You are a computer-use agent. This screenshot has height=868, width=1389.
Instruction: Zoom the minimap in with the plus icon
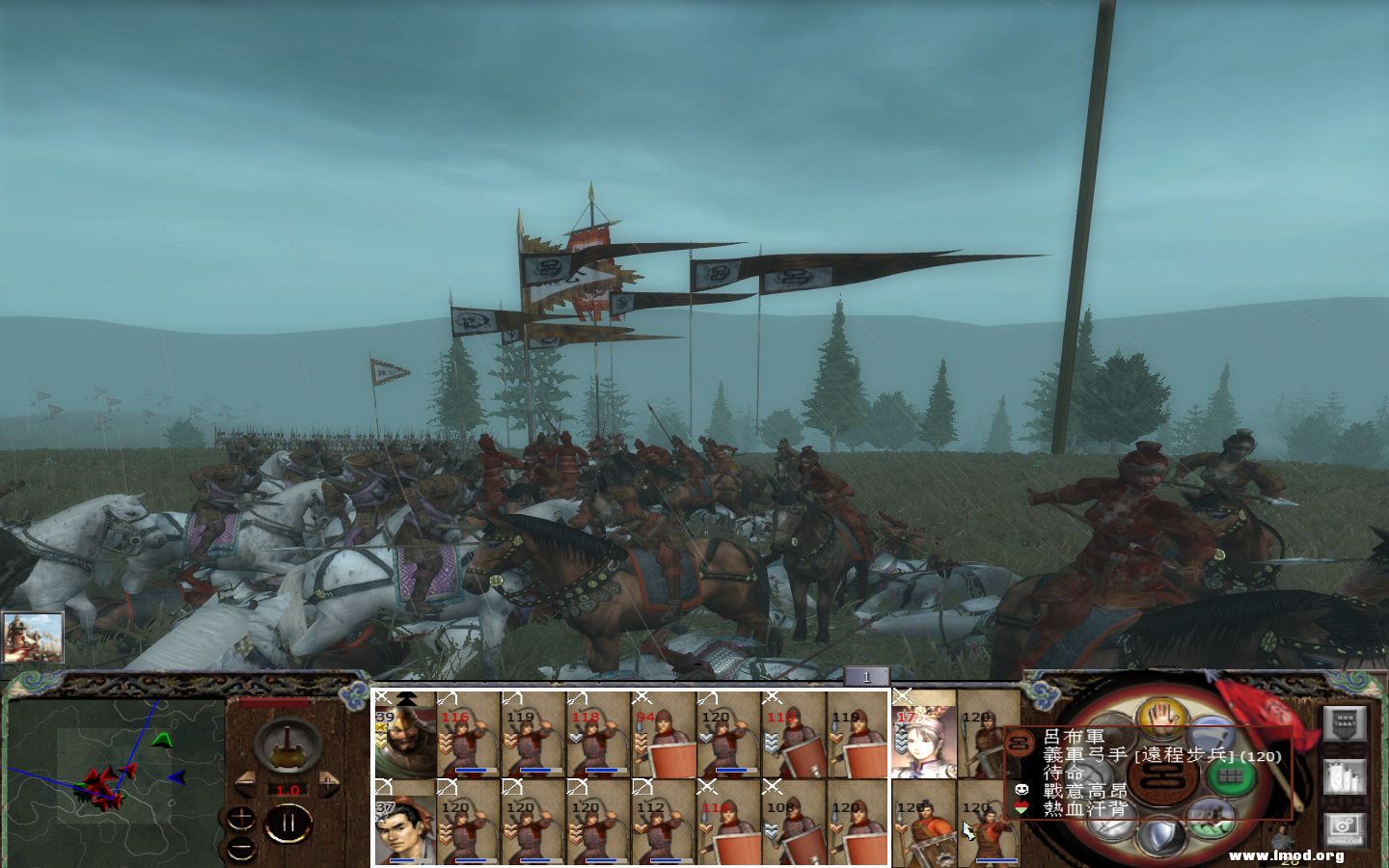click(x=241, y=818)
